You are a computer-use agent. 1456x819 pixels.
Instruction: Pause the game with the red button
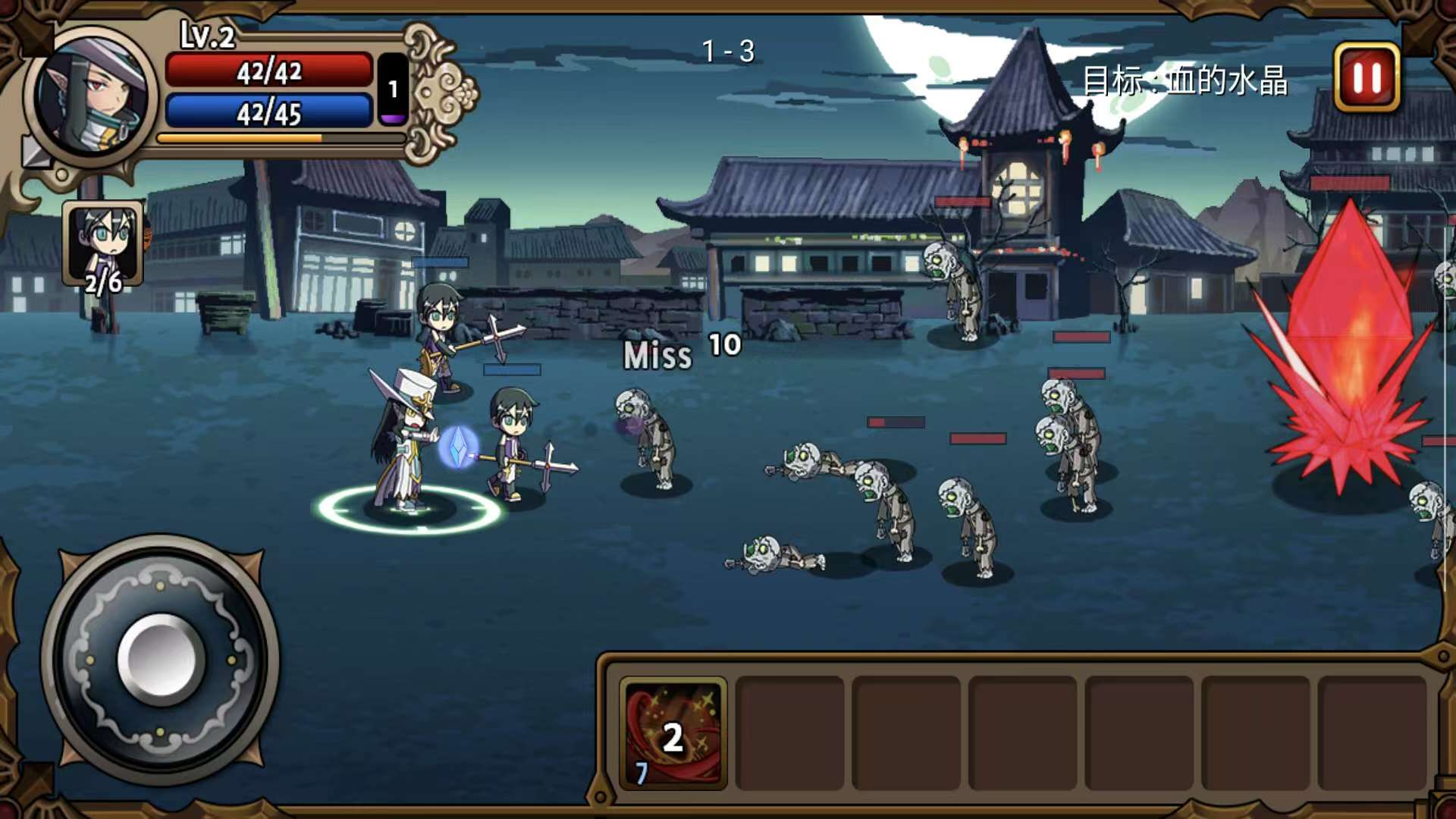click(x=1367, y=77)
